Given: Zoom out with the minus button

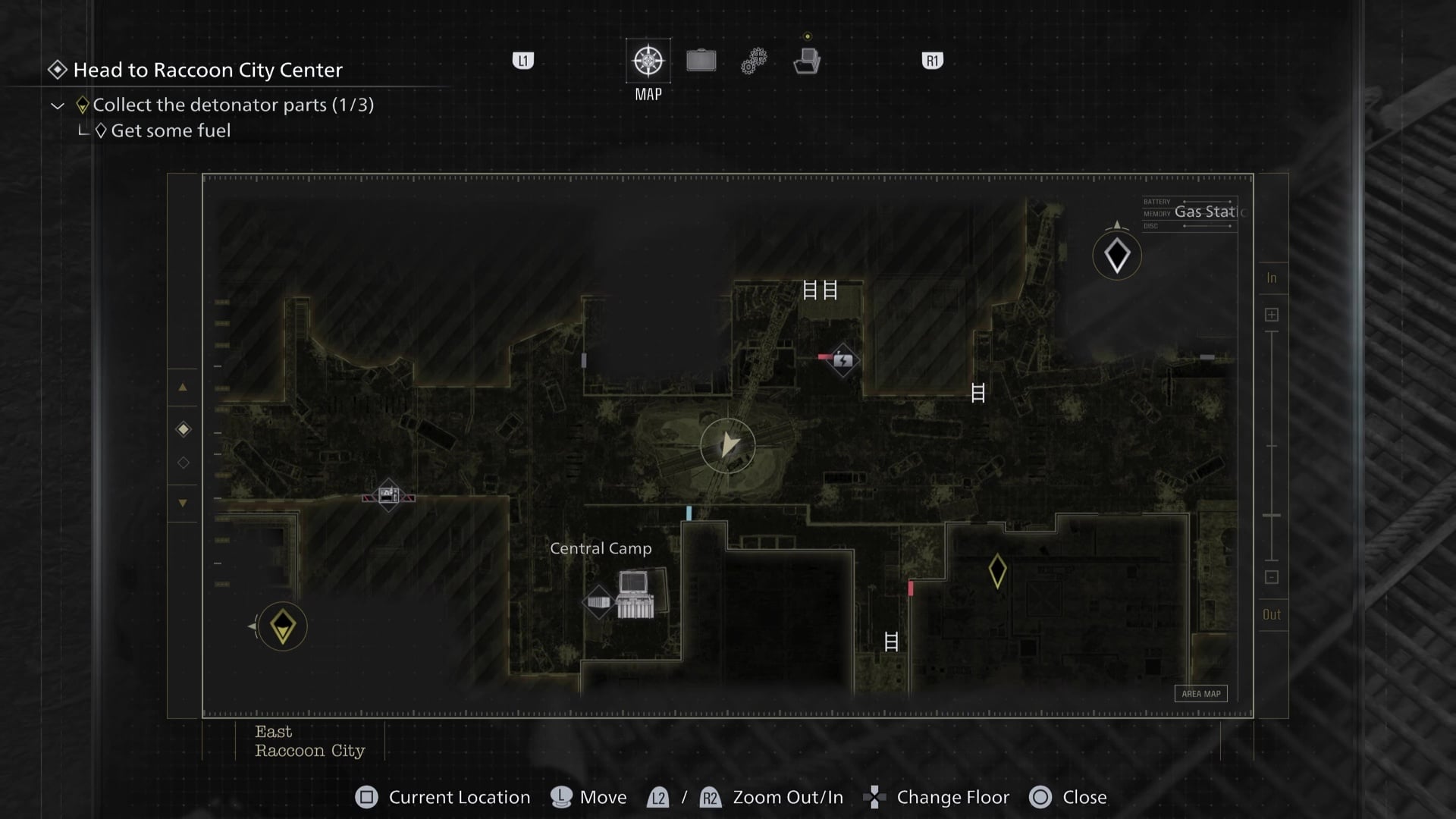Looking at the screenshot, I should coord(1272,577).
